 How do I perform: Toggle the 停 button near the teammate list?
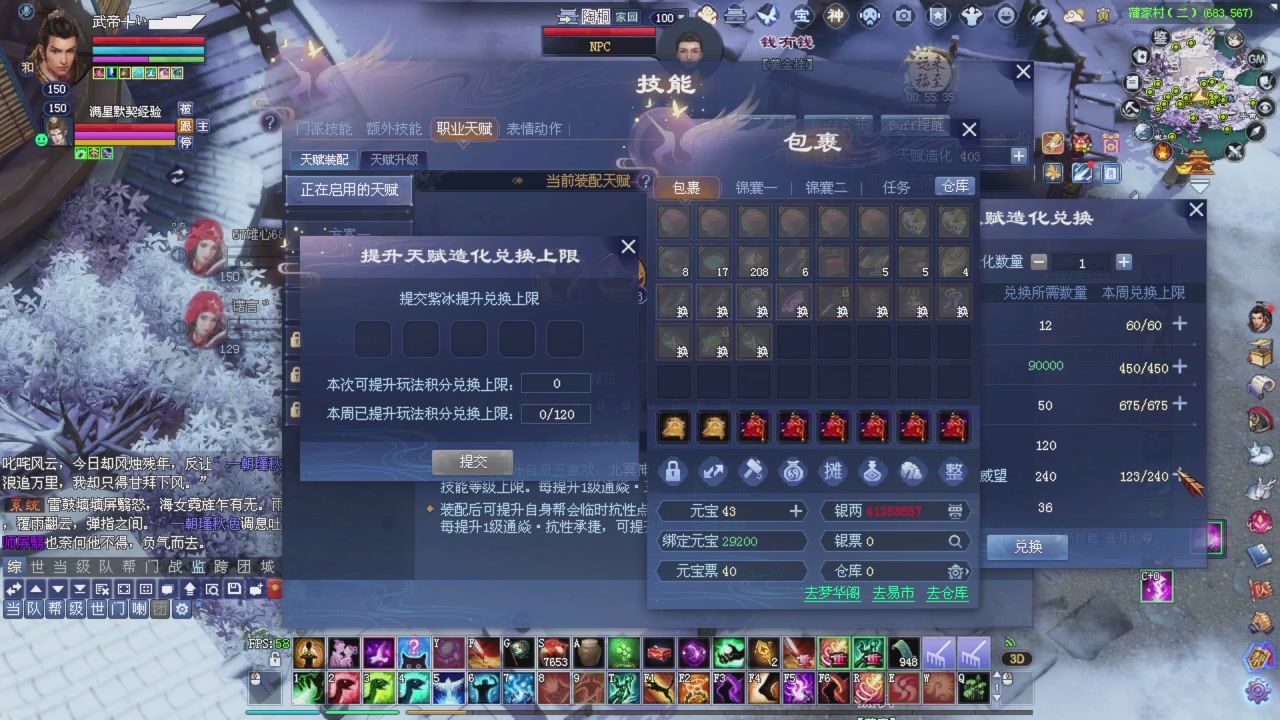pyautogui.click(x=185, y=143)
